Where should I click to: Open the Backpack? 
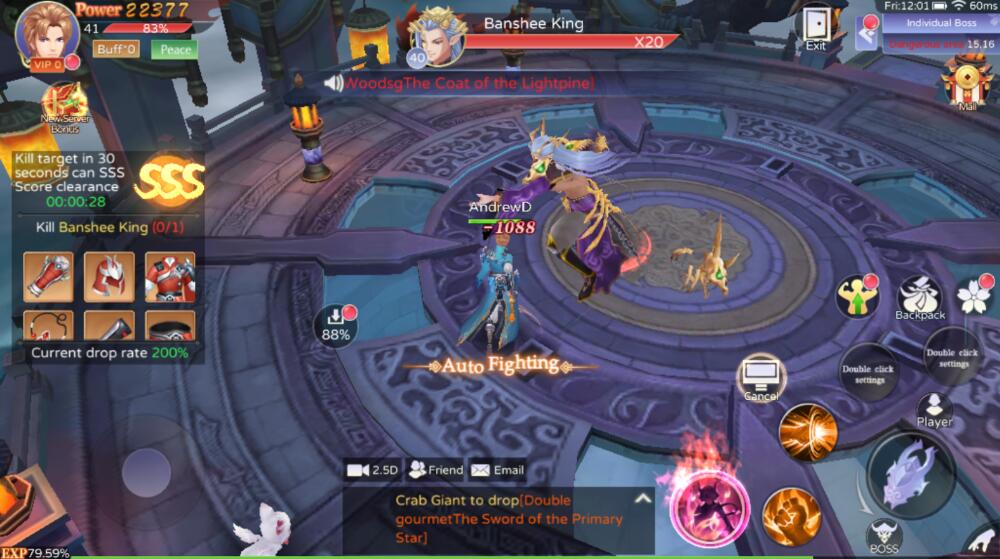919,297
